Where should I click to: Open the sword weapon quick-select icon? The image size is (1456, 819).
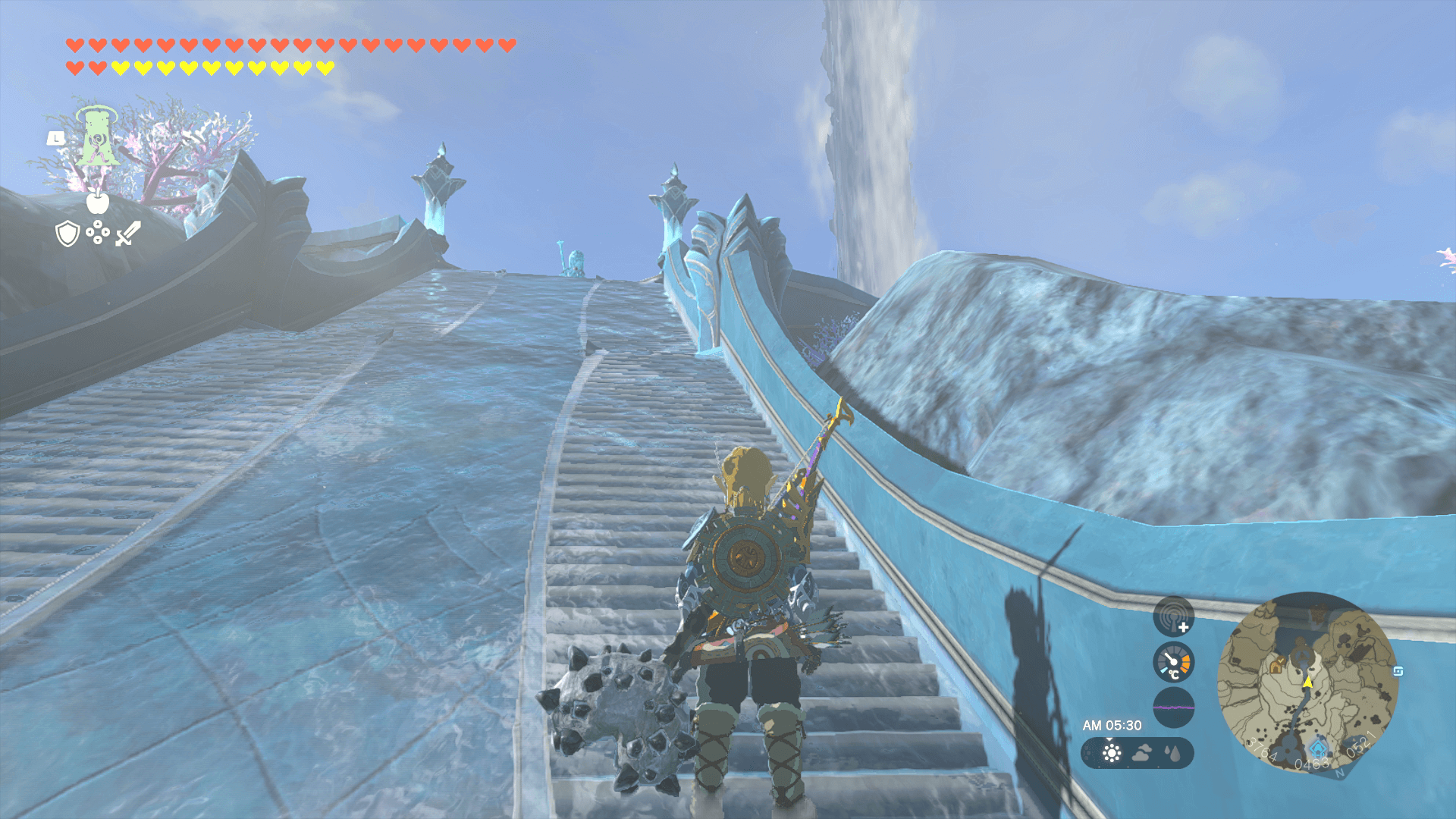(x=127, y=234)
